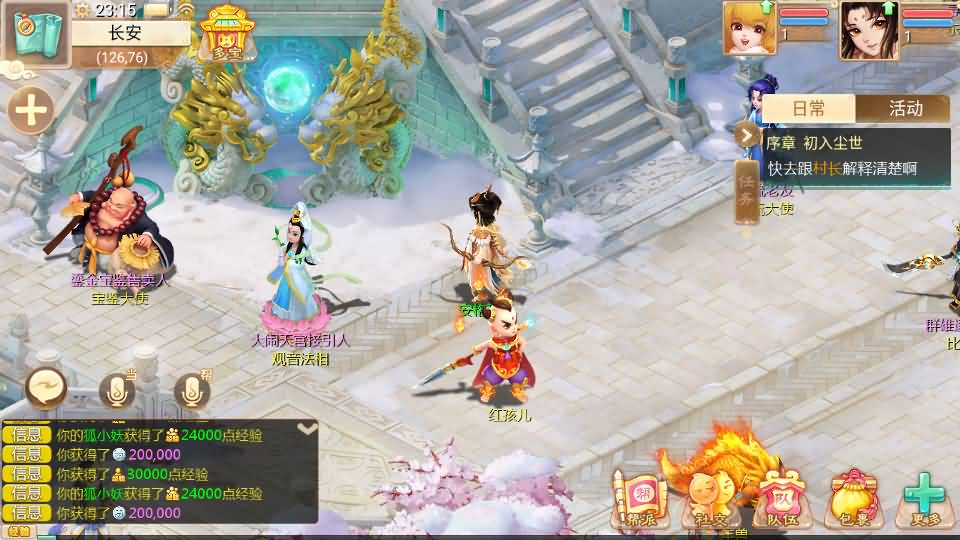
Task: Expand the round plus button
Action: point(32,110)
